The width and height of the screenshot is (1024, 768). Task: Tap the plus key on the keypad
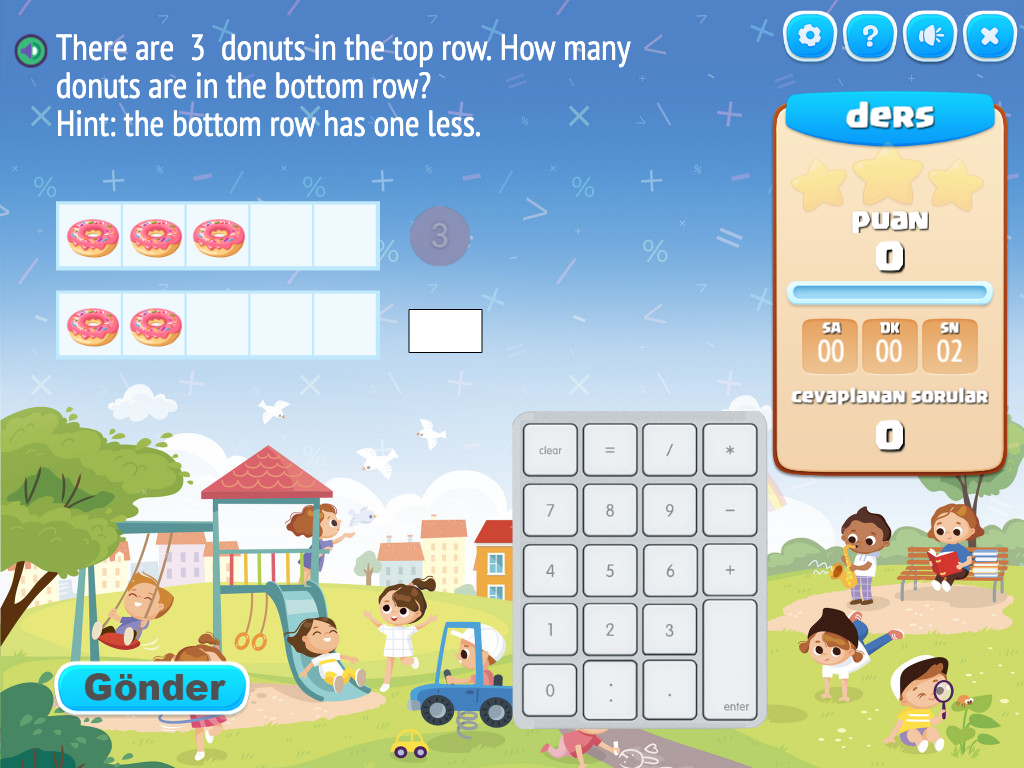coord(730,571)
